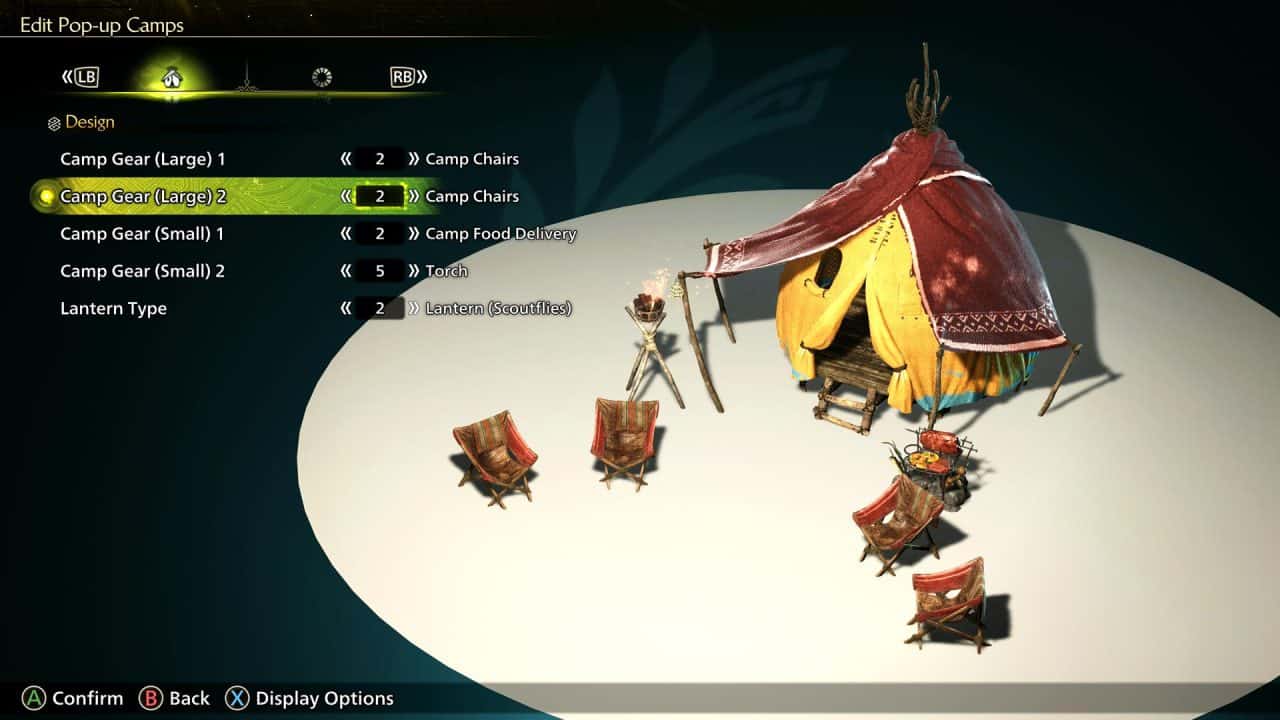Click the hanging lantern tab icon

click(246, 76)
